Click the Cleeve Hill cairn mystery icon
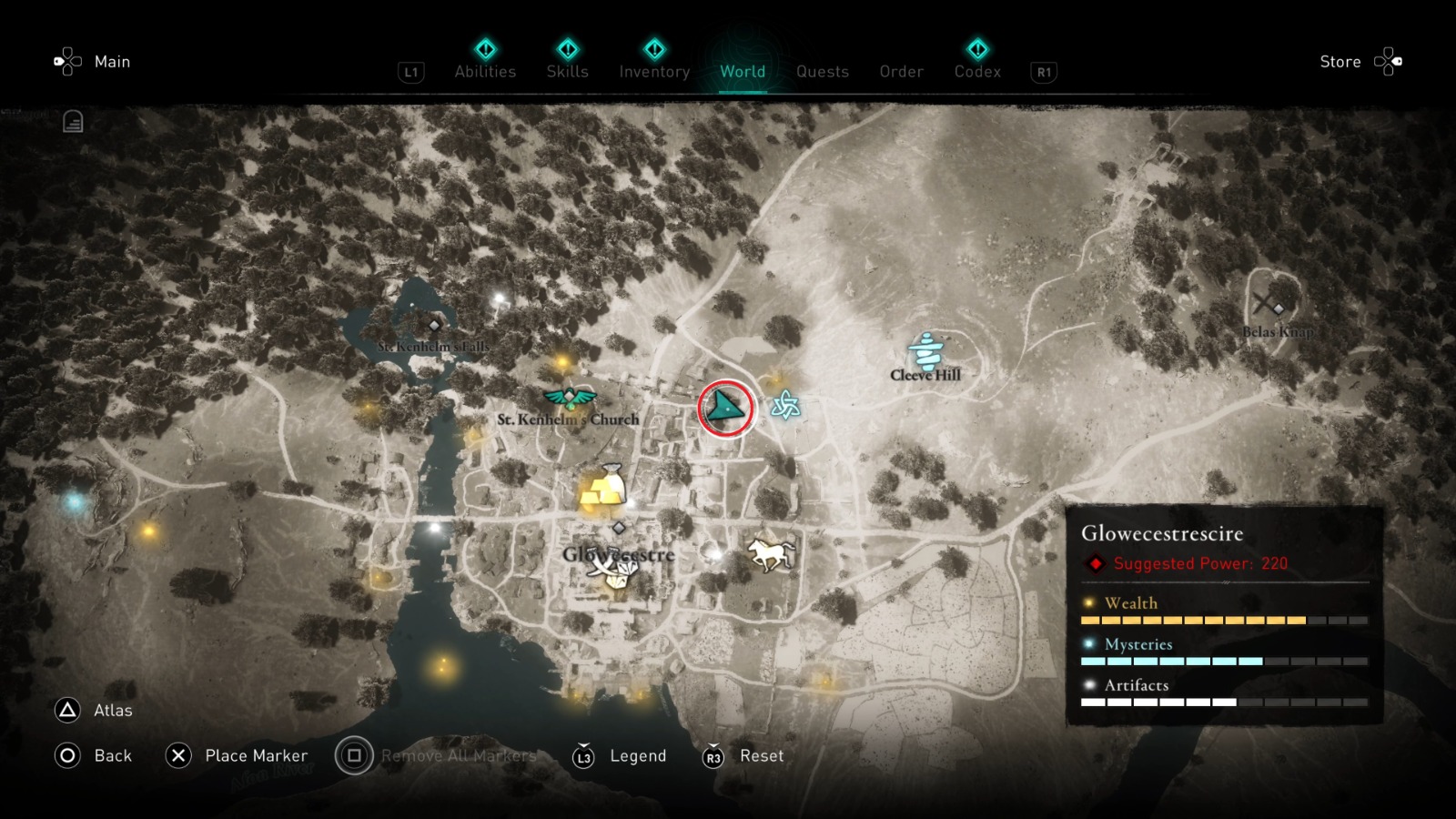Viewport: 1456px width, 819px height. 924,349
